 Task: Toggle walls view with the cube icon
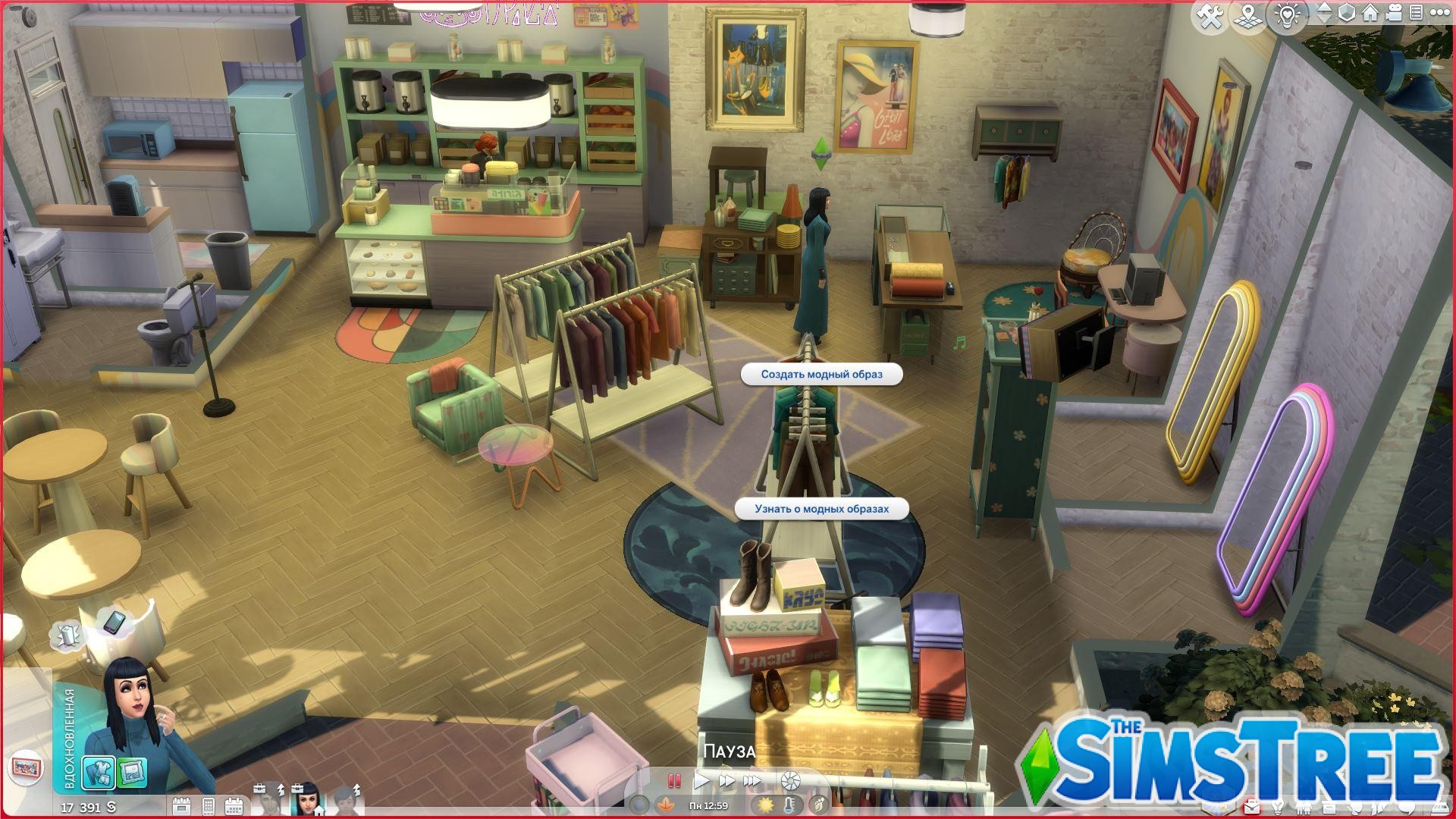click(x=1346, y=13)
